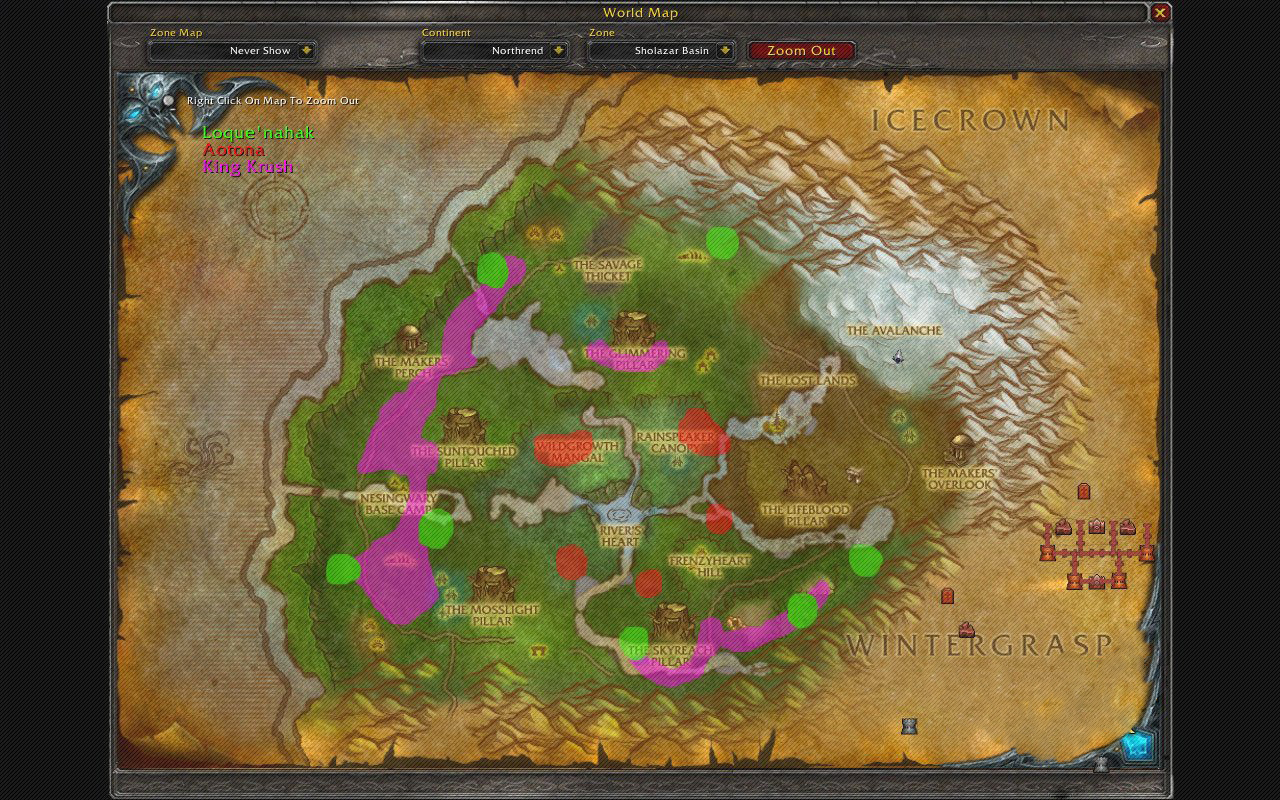Click the Zoom Out button
This screenshot has width=1280, height=800.
click(x=801, y=50)
